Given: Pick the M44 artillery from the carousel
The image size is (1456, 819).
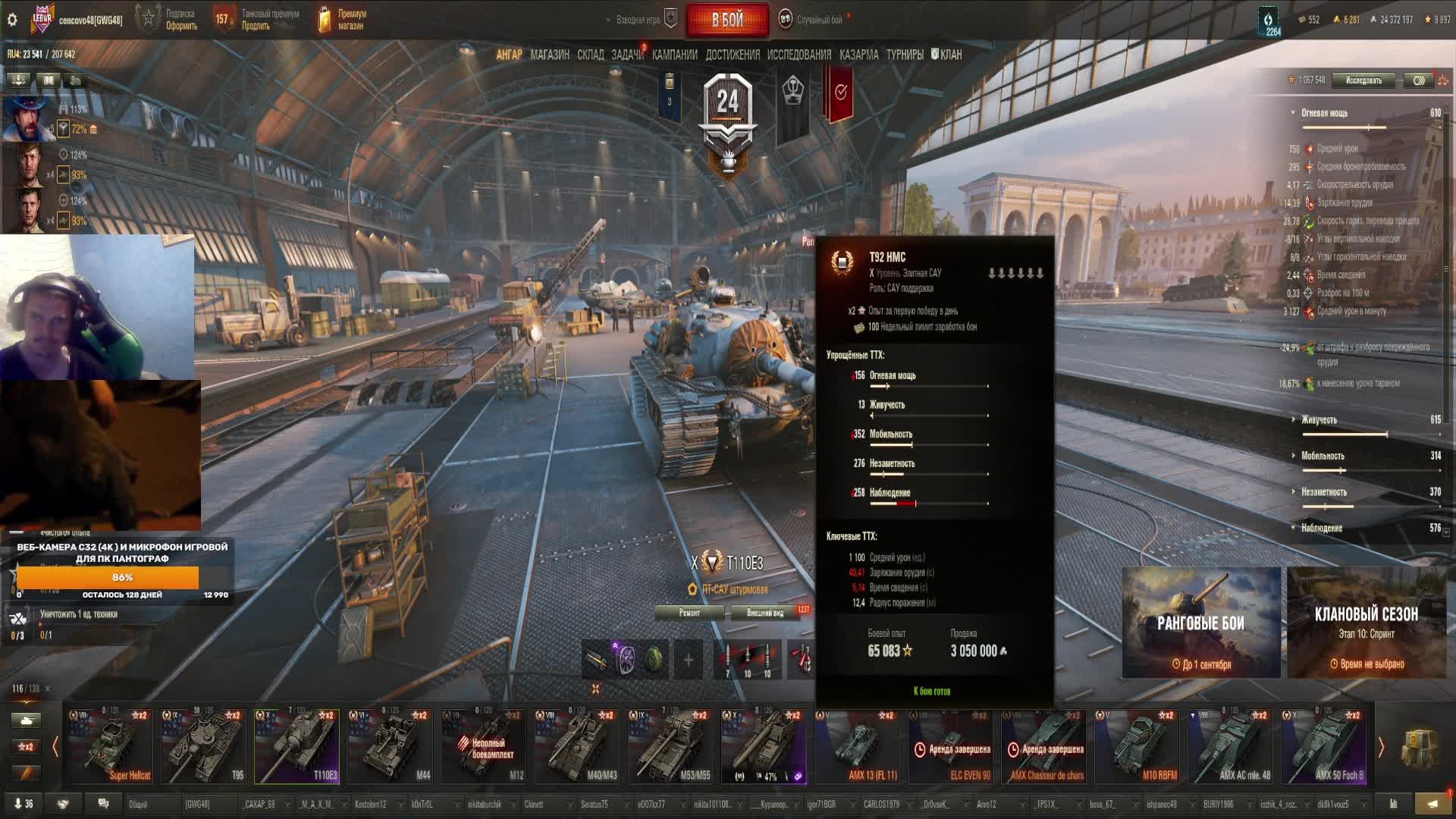Looking at the screenshot, I should (390, 746).
